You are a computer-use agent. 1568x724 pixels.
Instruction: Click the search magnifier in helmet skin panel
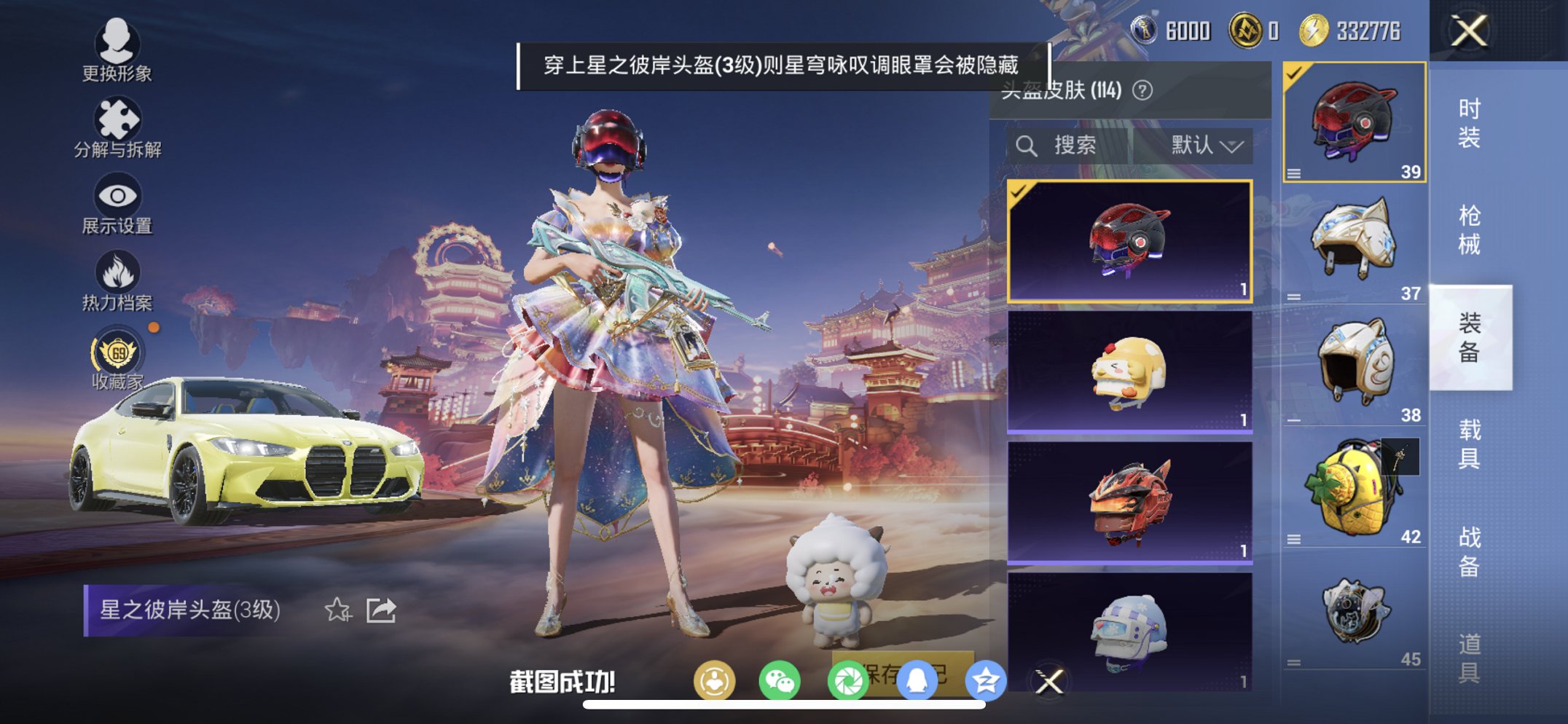(x=1027, y=145)
